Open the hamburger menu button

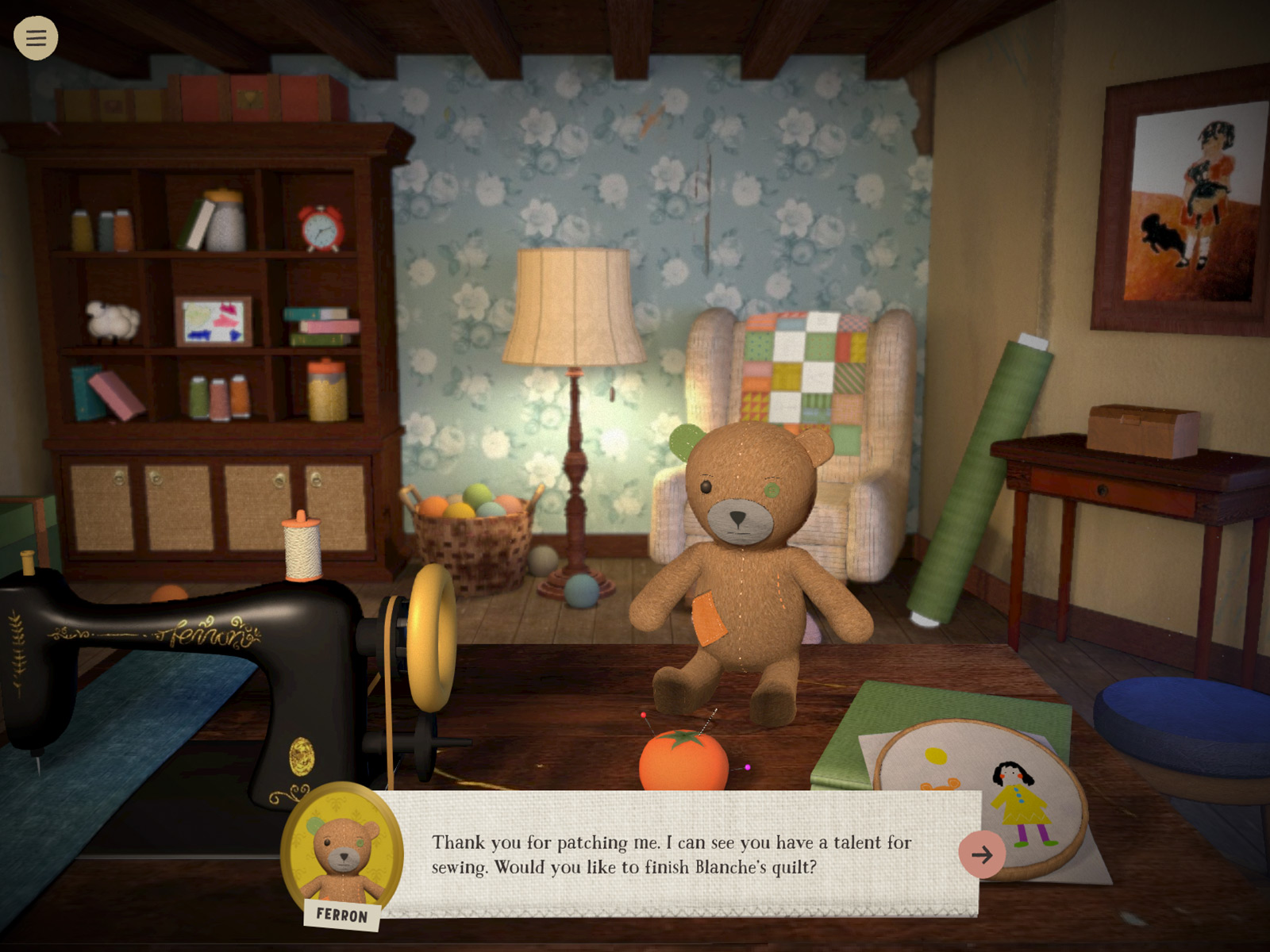pos(36,37)
